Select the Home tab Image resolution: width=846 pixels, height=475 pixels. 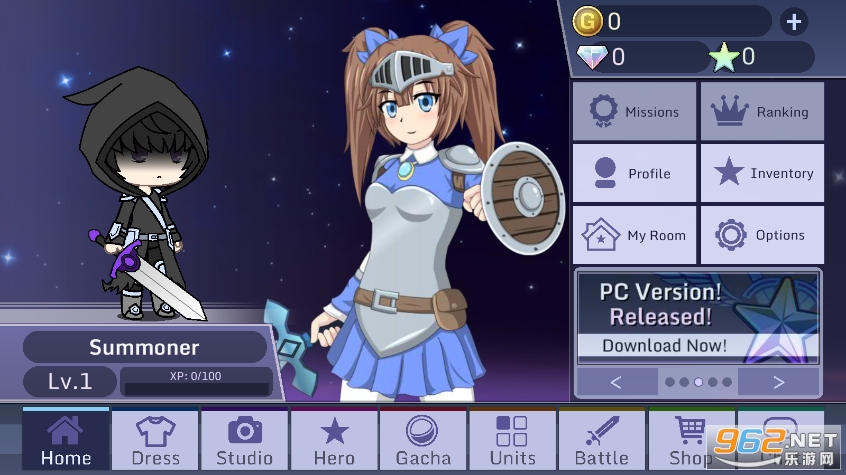[66, 441]
